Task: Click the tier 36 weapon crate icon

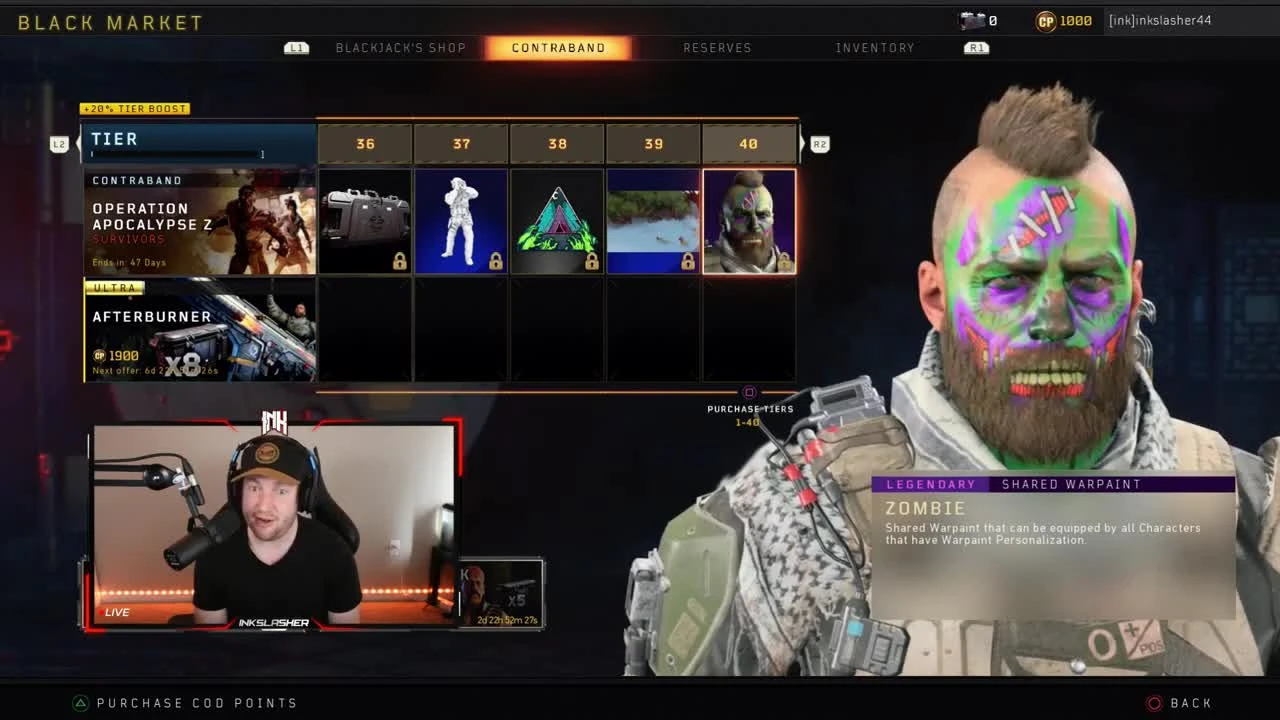Action: pyautogui.click(x=365, y=220)
